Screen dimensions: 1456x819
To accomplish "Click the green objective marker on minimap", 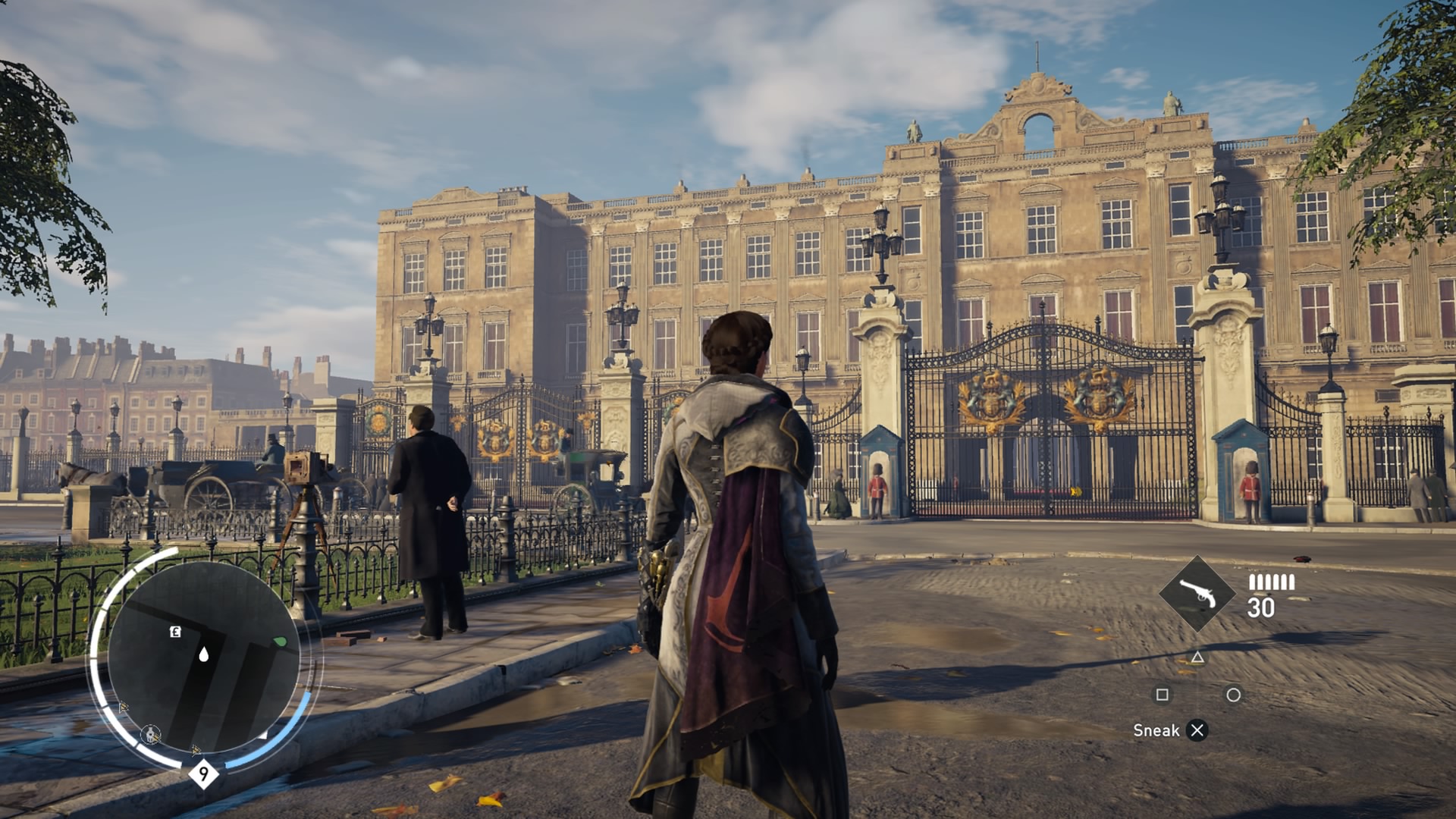I will [281, 642].
